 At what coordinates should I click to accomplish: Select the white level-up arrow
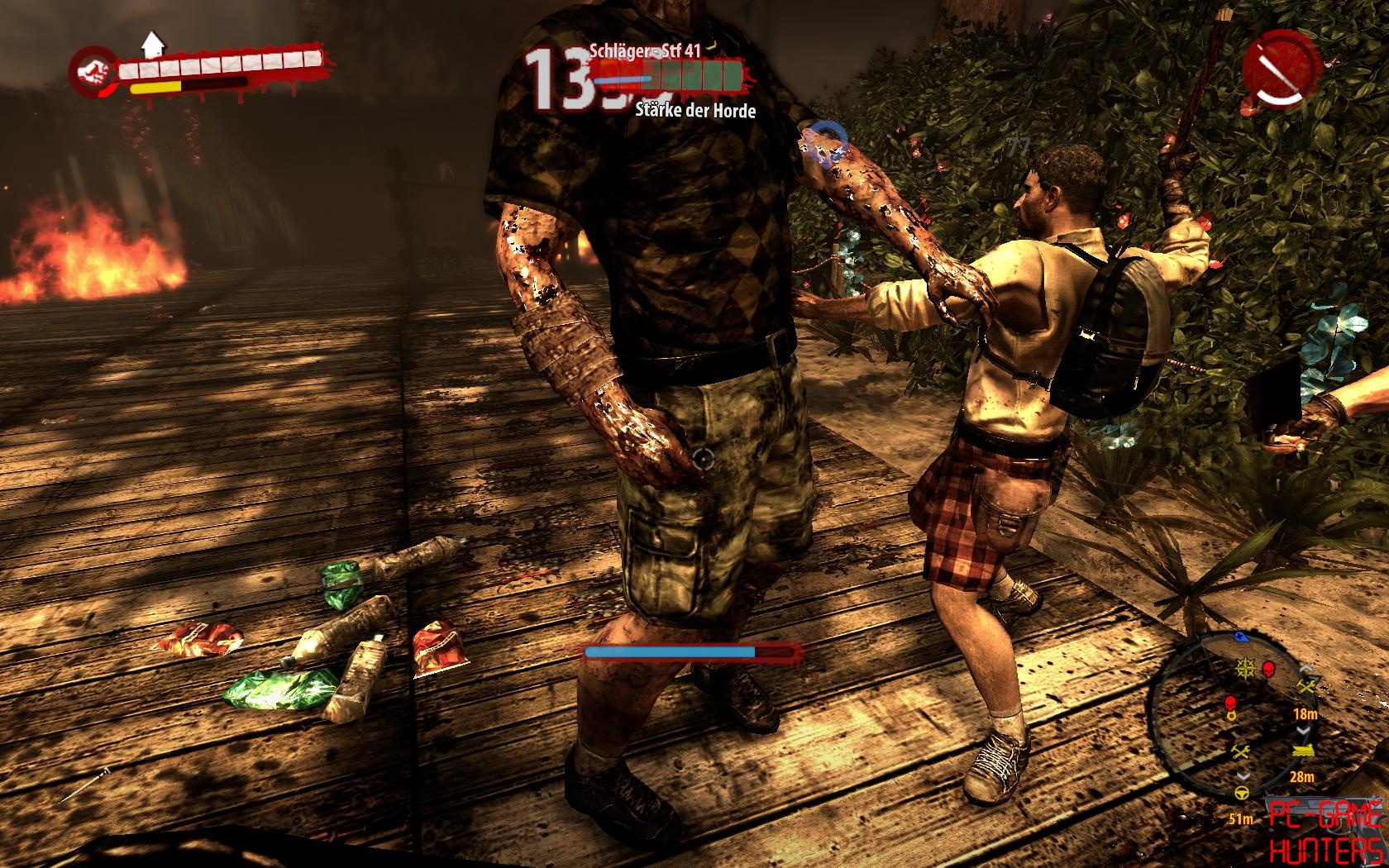[152, 43]
